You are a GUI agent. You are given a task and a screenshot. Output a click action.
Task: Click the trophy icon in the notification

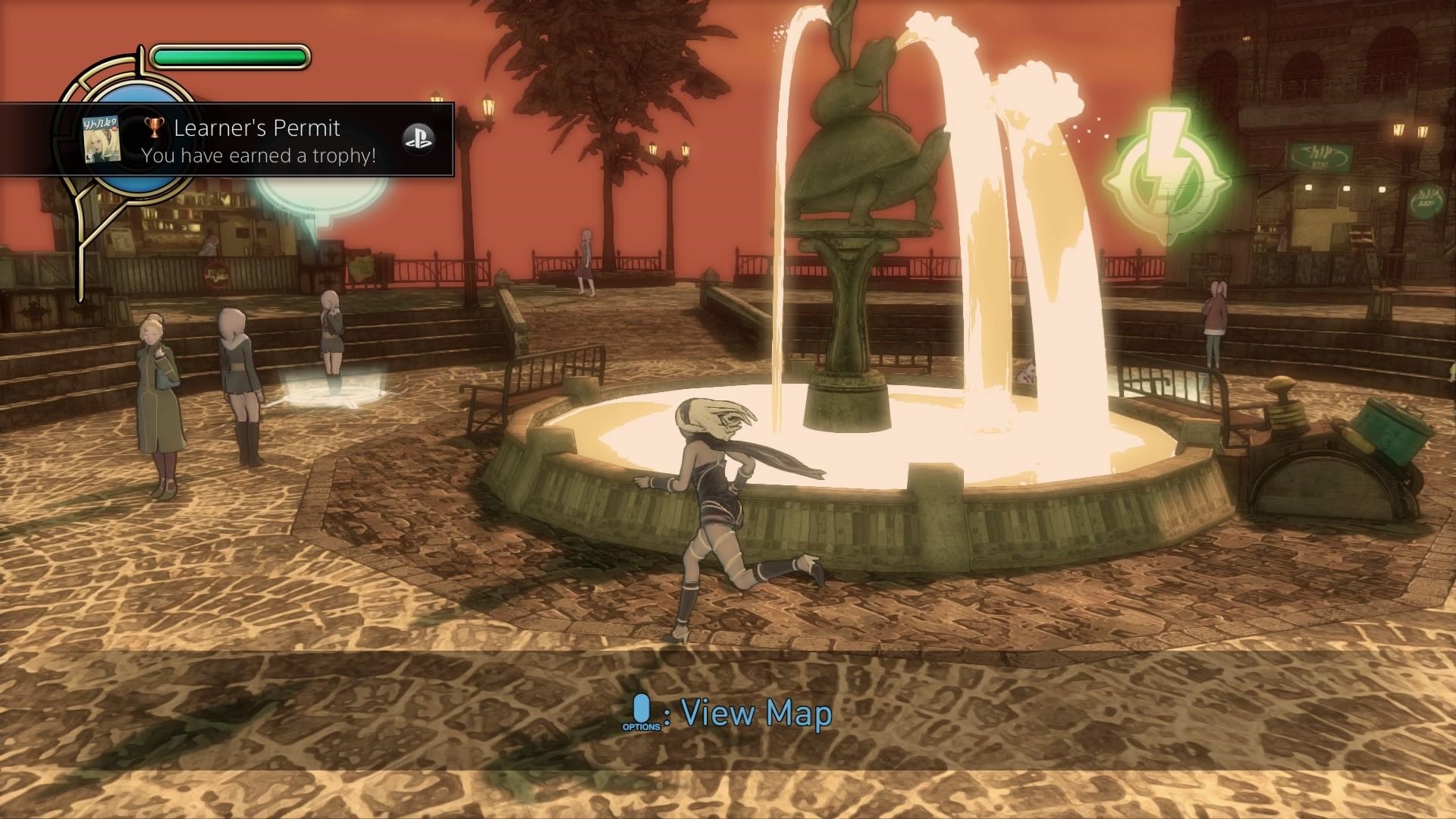pyautogui.click(x=155, y=129)
